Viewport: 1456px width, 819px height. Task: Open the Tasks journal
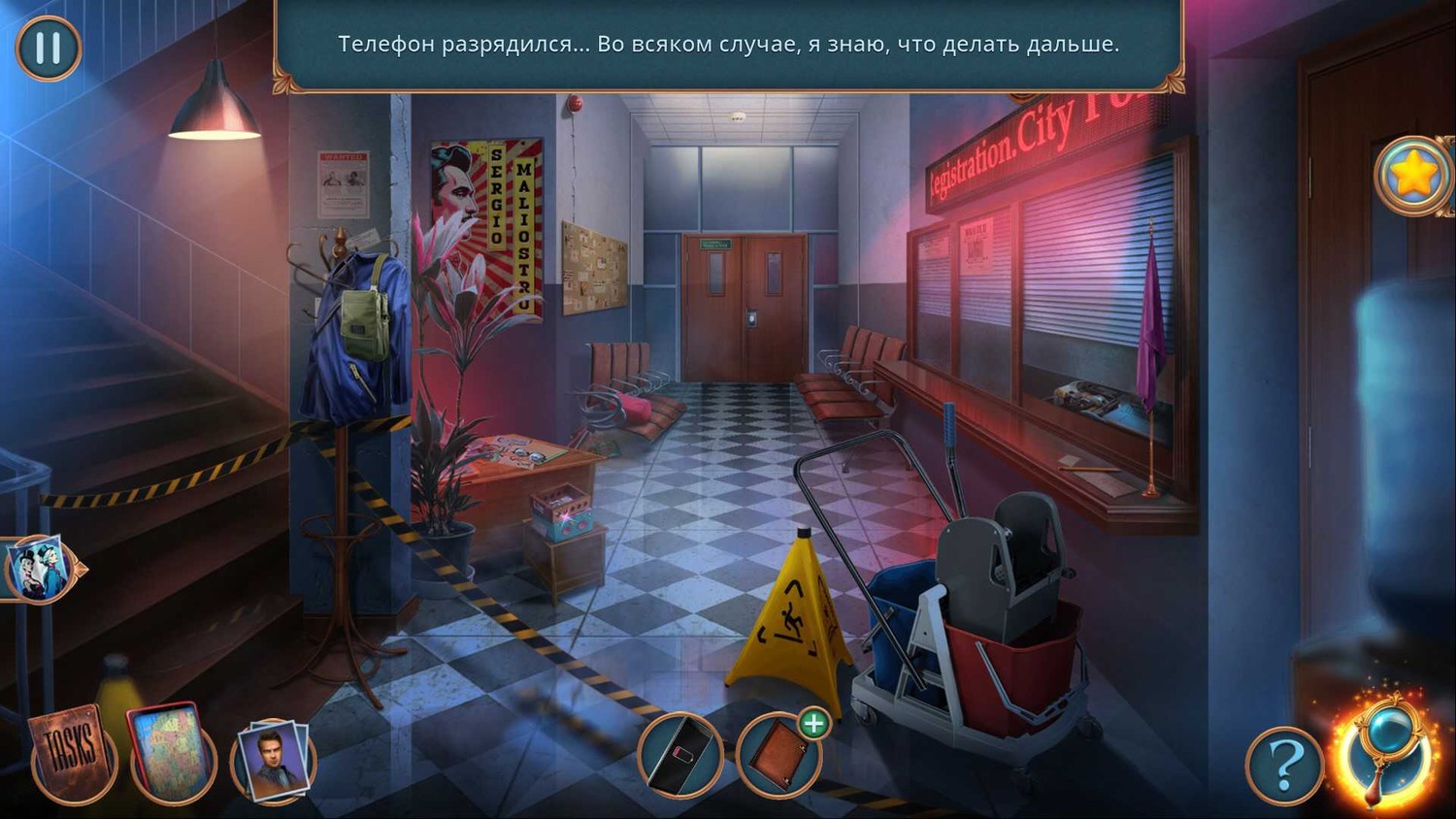coord(73,755)
